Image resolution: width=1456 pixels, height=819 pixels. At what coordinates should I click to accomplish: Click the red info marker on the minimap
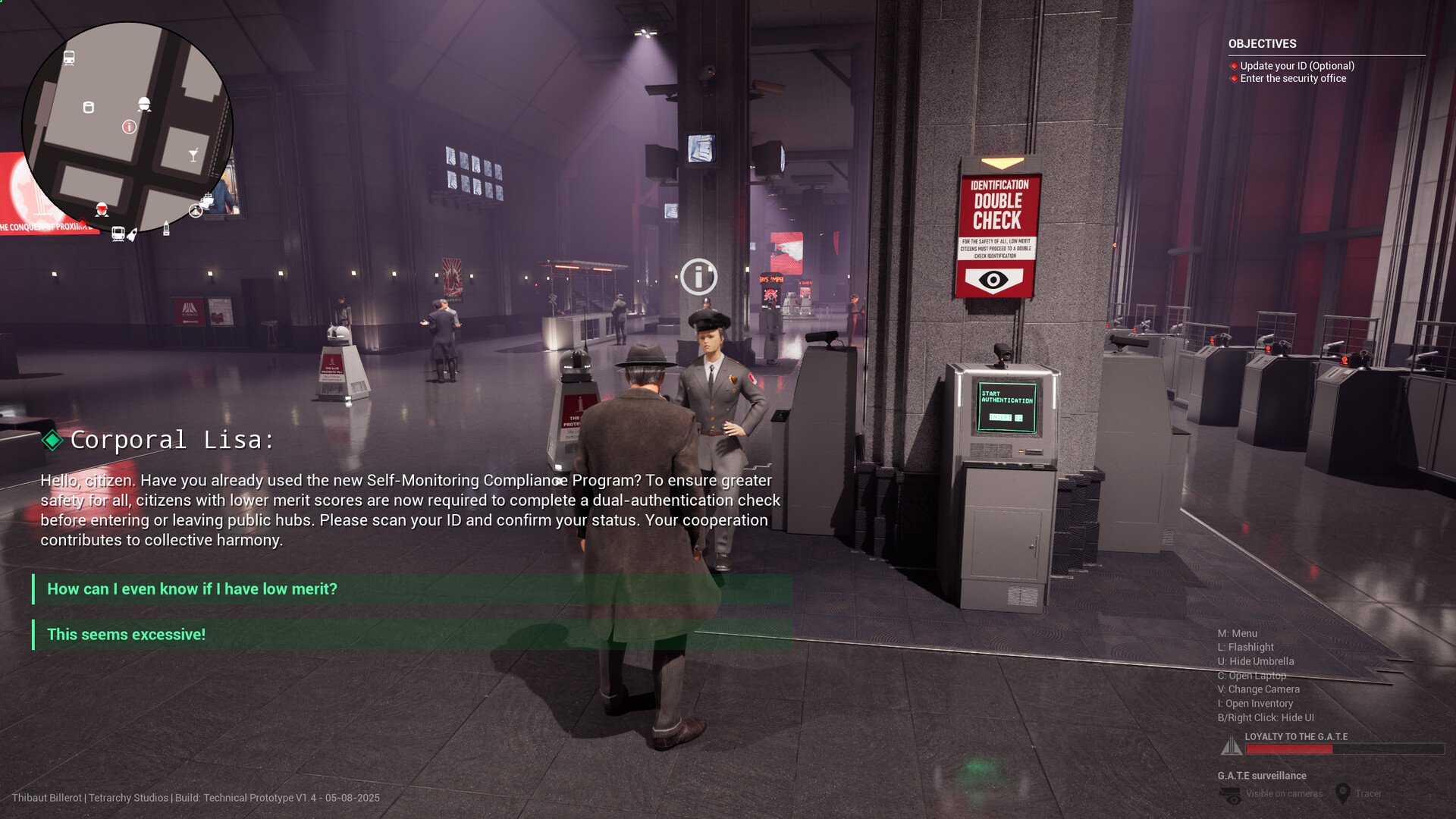click(x=129, y=127)
